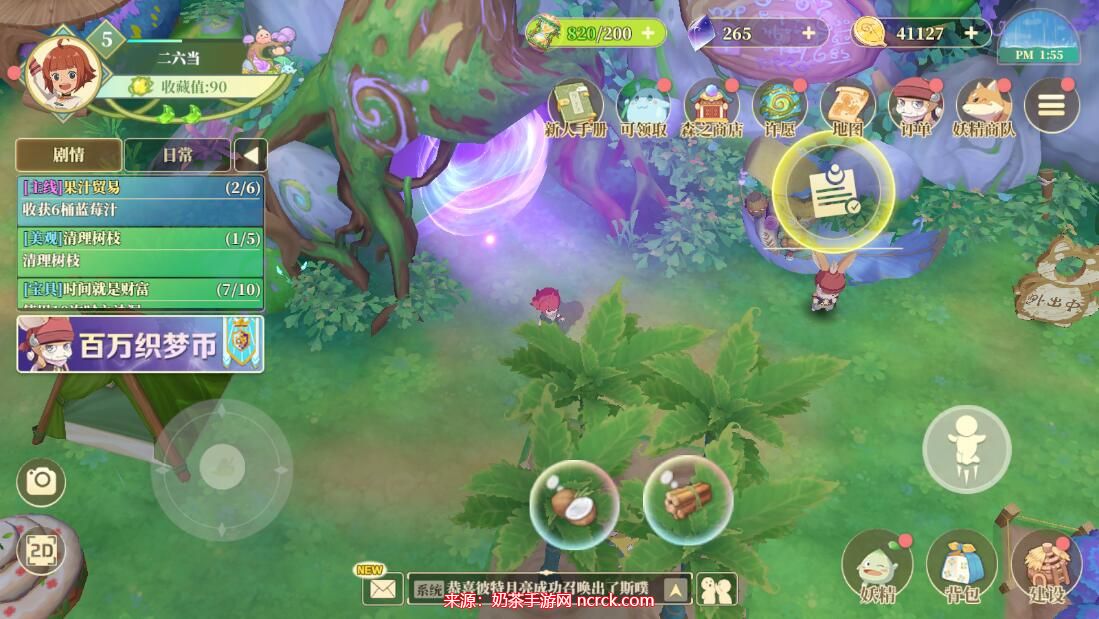This screenshot has height=619, width=1099.
Task: Select the 果汁贸易 main quest entry
Action: point(140,199)
